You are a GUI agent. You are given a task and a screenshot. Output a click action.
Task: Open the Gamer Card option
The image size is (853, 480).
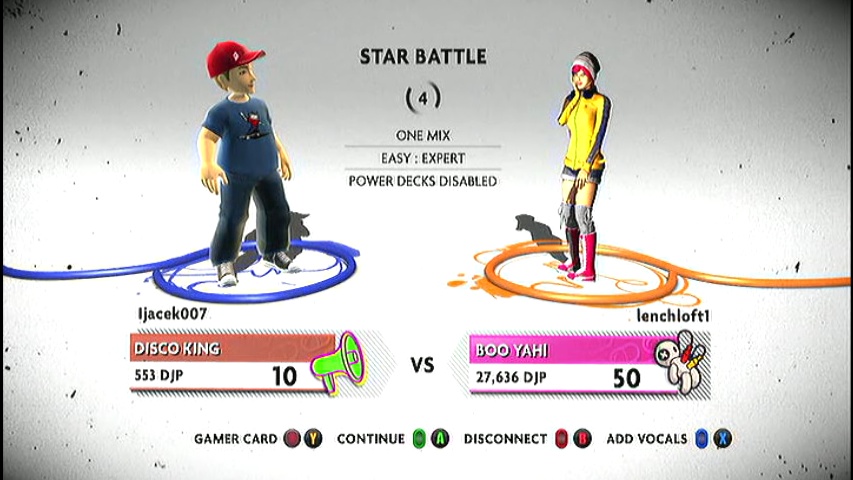pos(257,439)
